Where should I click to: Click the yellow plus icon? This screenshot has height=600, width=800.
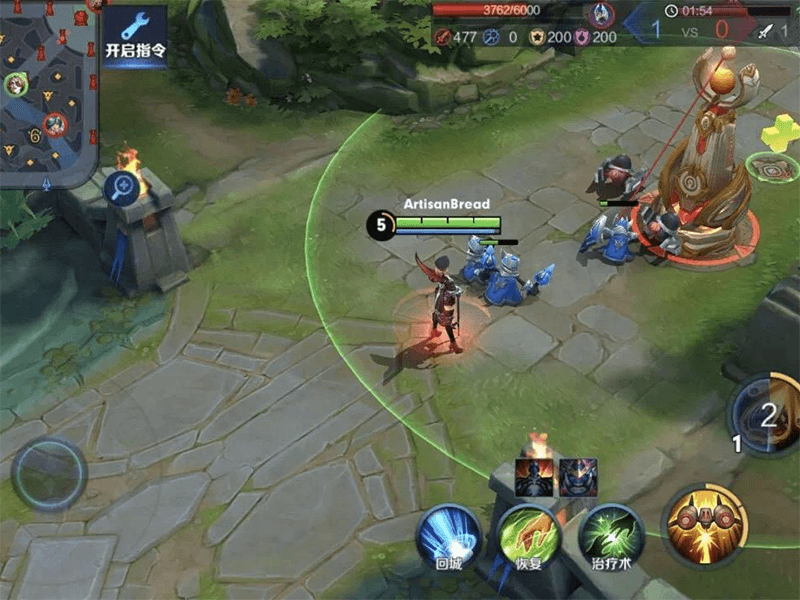click(779, 135)
